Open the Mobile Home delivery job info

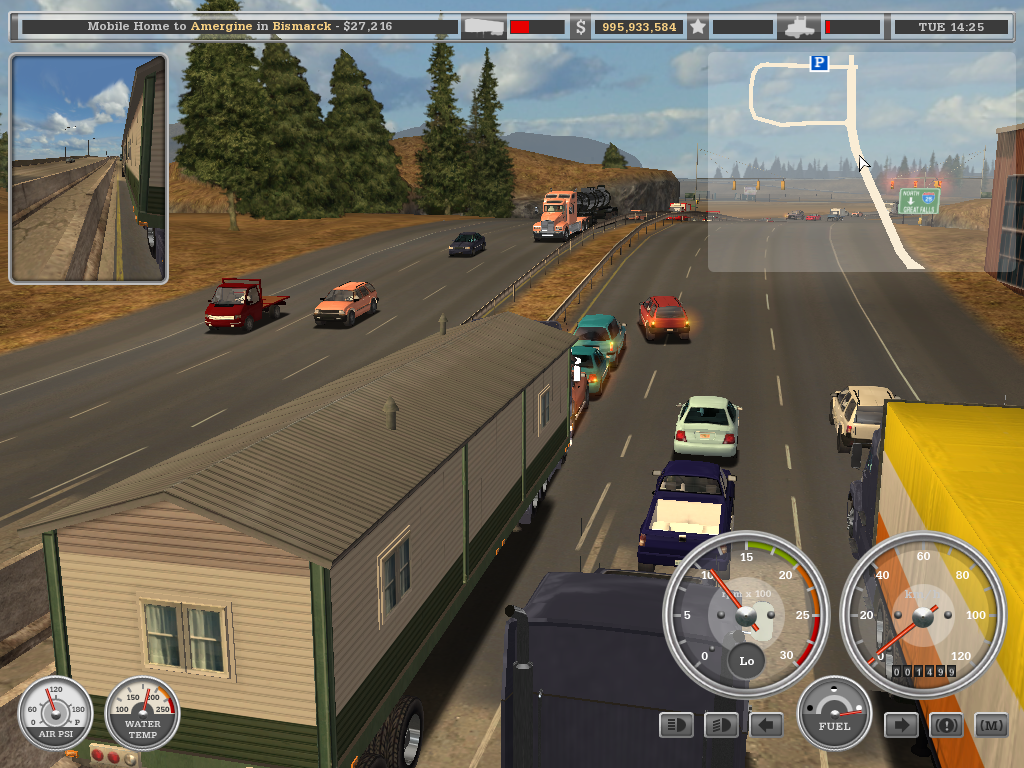238,26
